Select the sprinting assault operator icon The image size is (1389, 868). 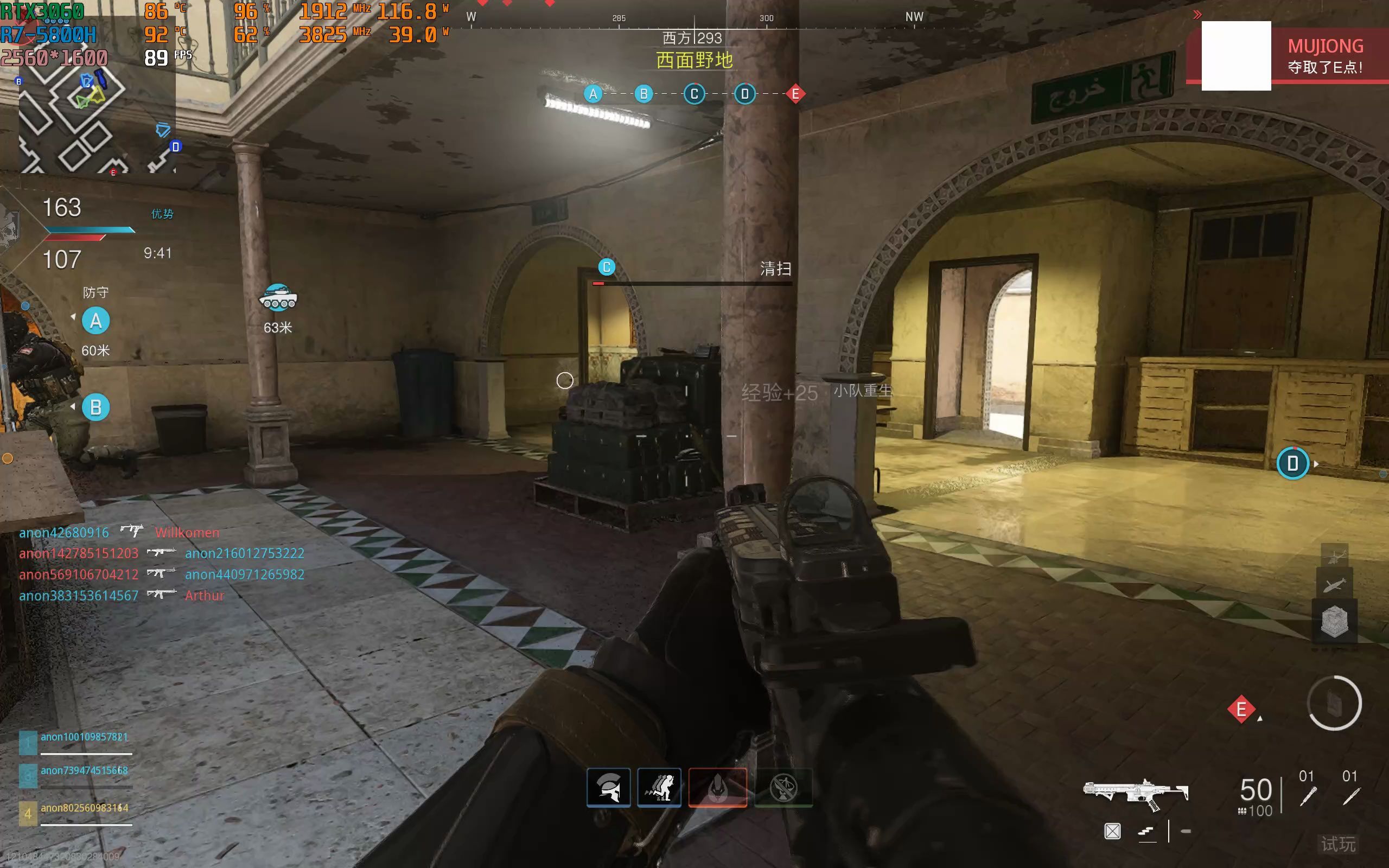(x=659, y=788)
